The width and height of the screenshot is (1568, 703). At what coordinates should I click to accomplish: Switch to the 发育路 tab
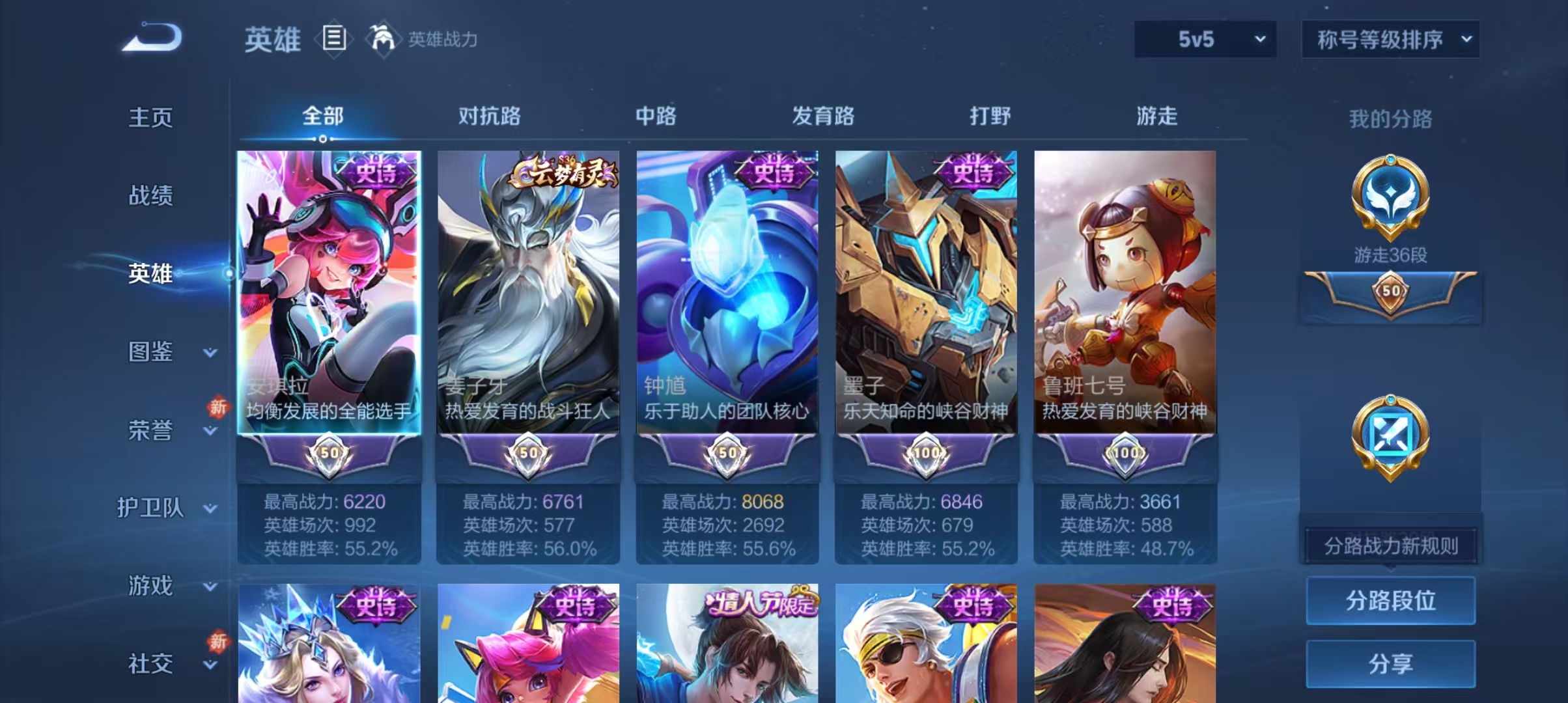tap(824, 117)
